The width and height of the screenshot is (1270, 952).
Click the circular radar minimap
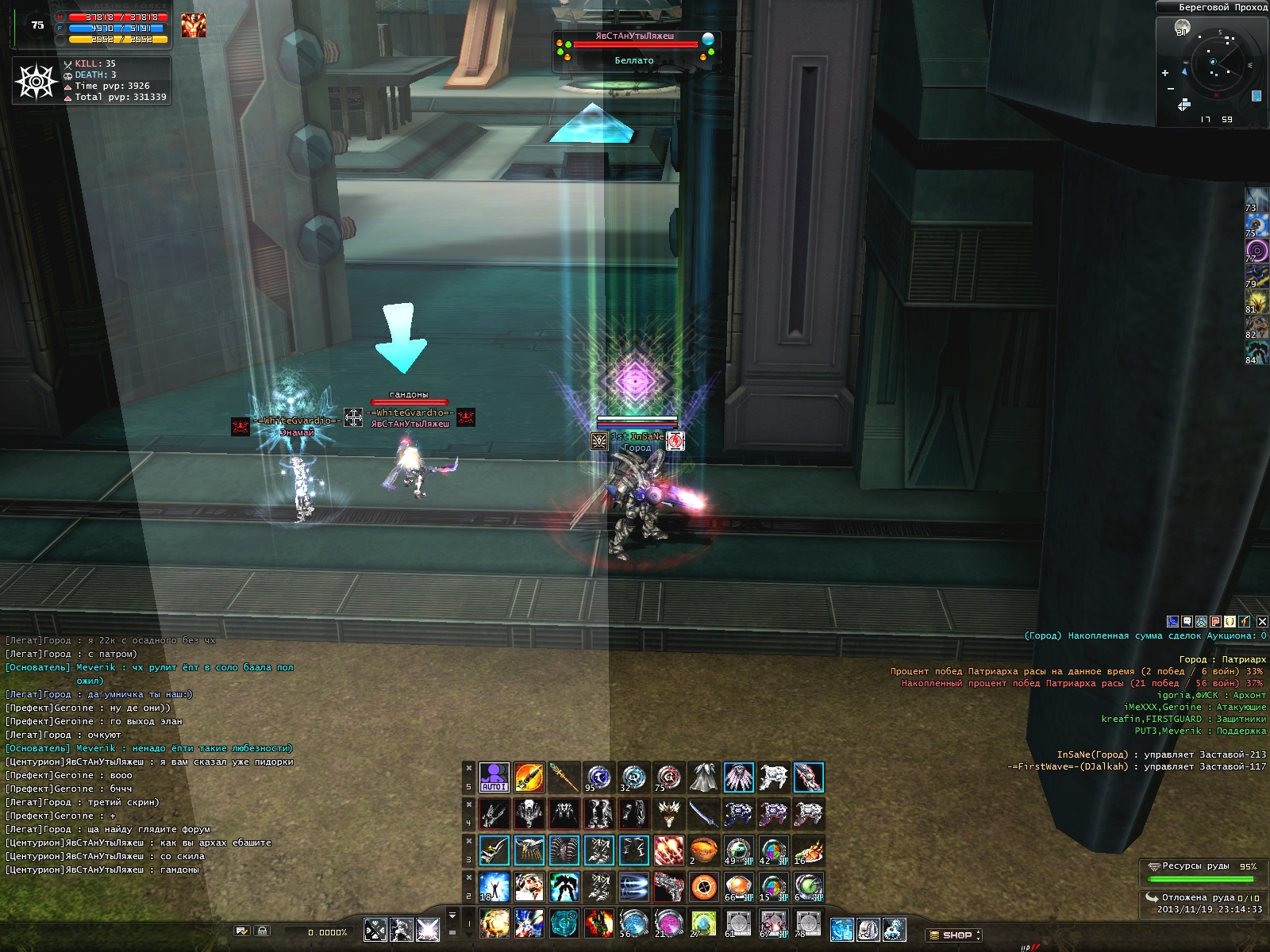tap(1214, 62)
